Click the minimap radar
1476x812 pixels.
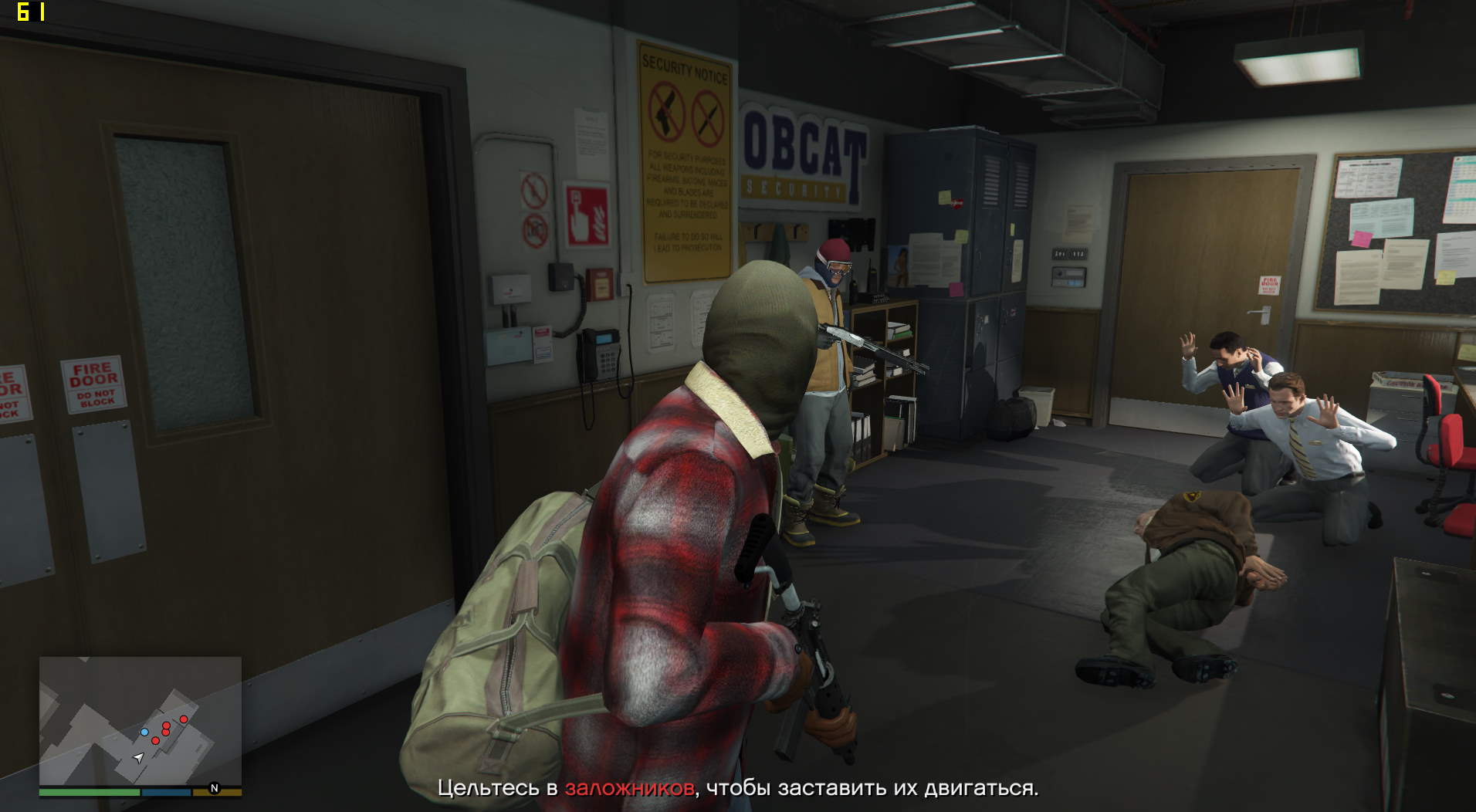click(140, 721)
